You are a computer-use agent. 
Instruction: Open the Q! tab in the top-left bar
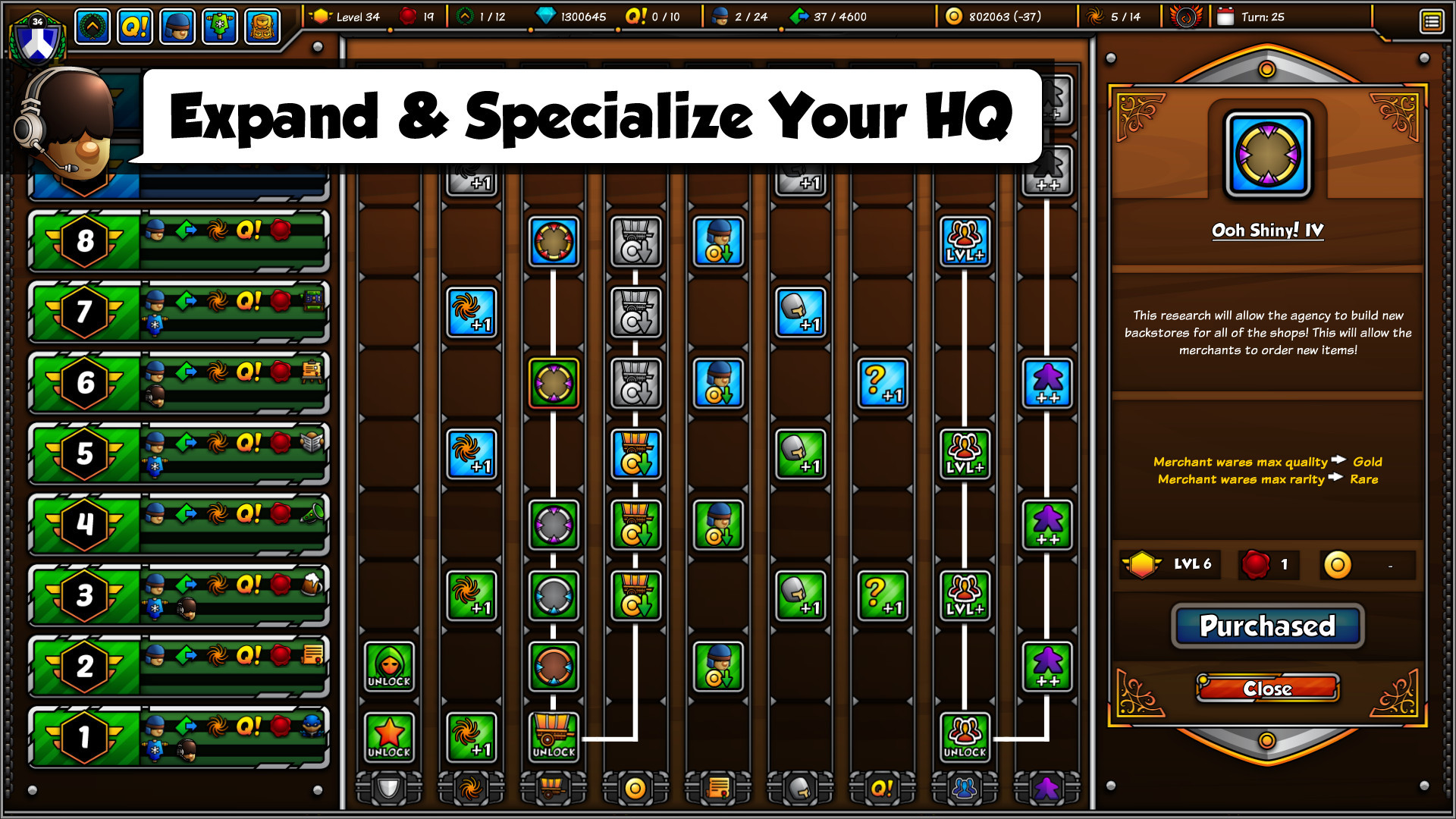[x=134, y=25]
